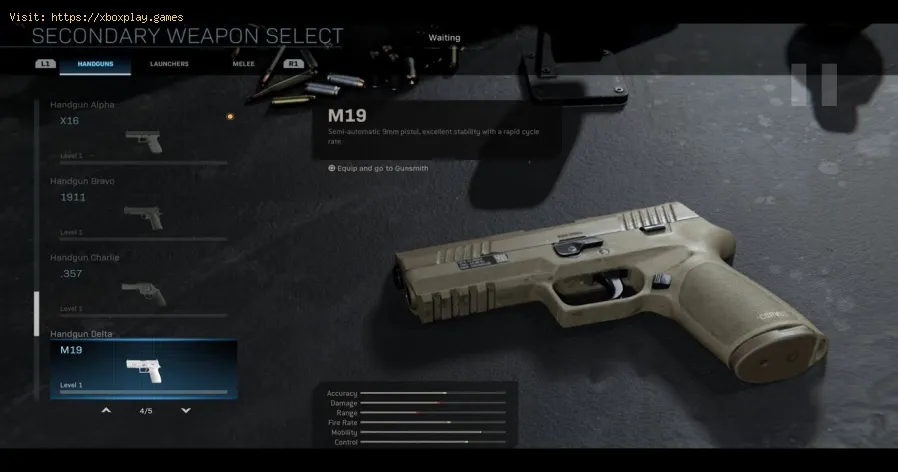Select the 1911 pistol entry

[x=140, y=210]
